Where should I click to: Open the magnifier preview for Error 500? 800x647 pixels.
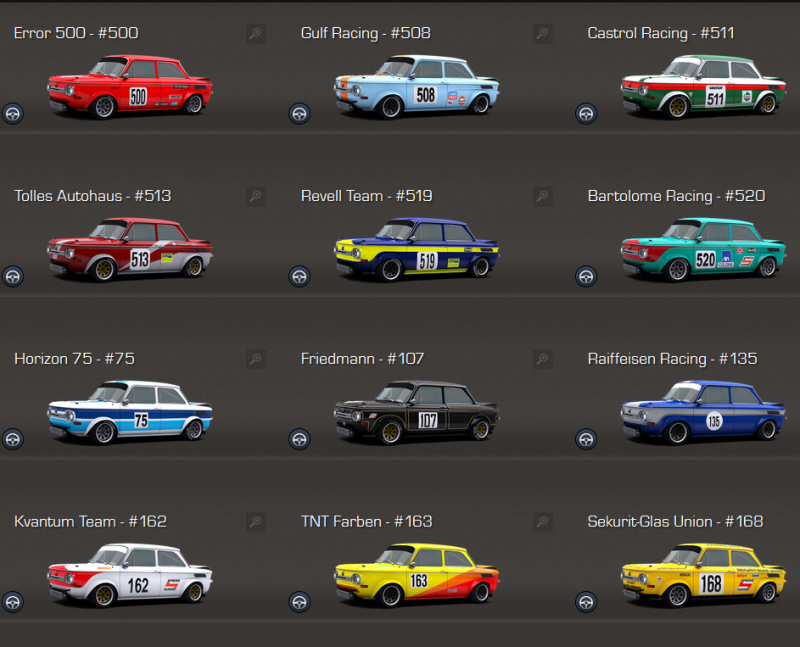[x=256, y=34]
